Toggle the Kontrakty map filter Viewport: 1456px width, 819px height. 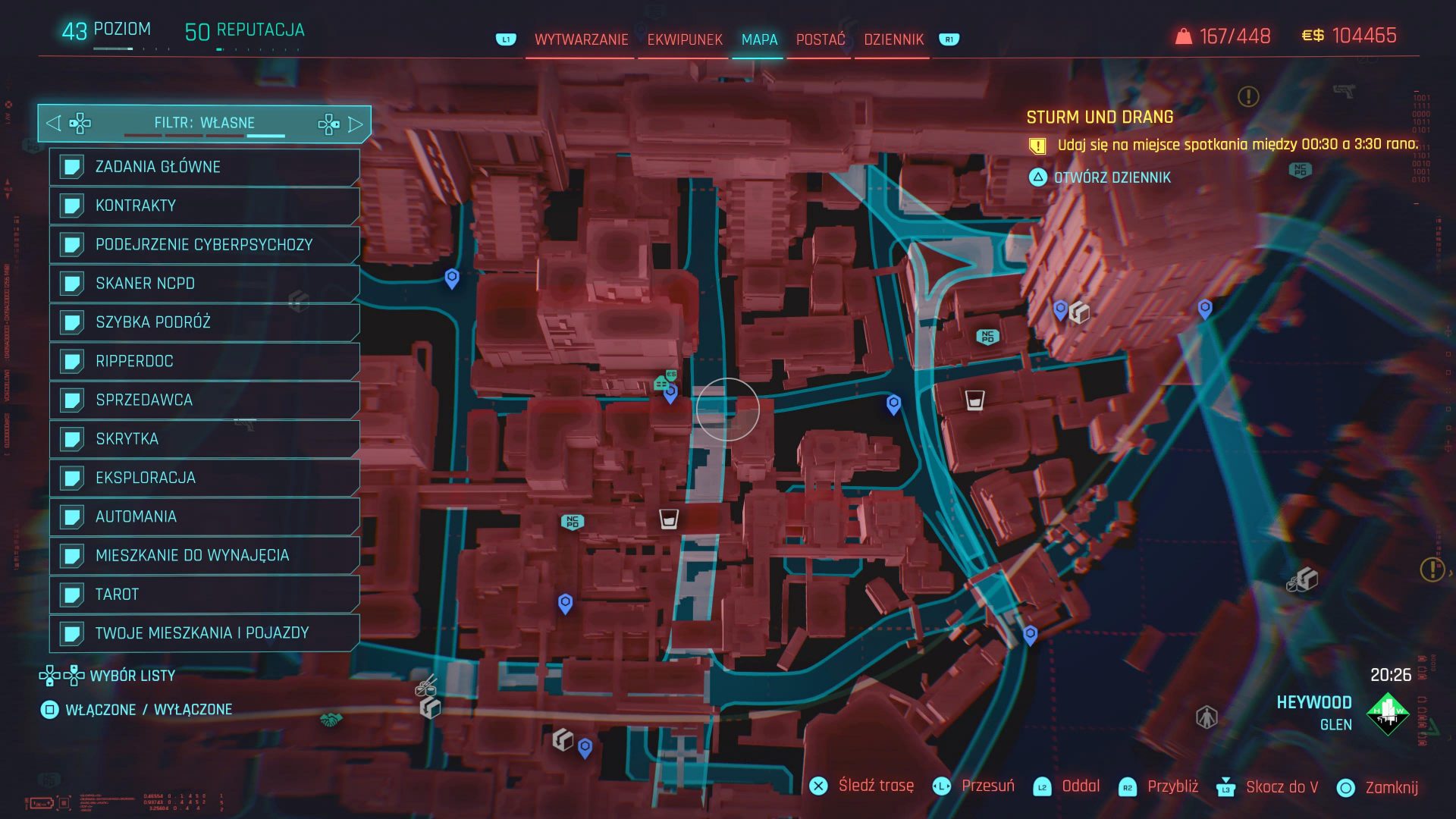204,206
